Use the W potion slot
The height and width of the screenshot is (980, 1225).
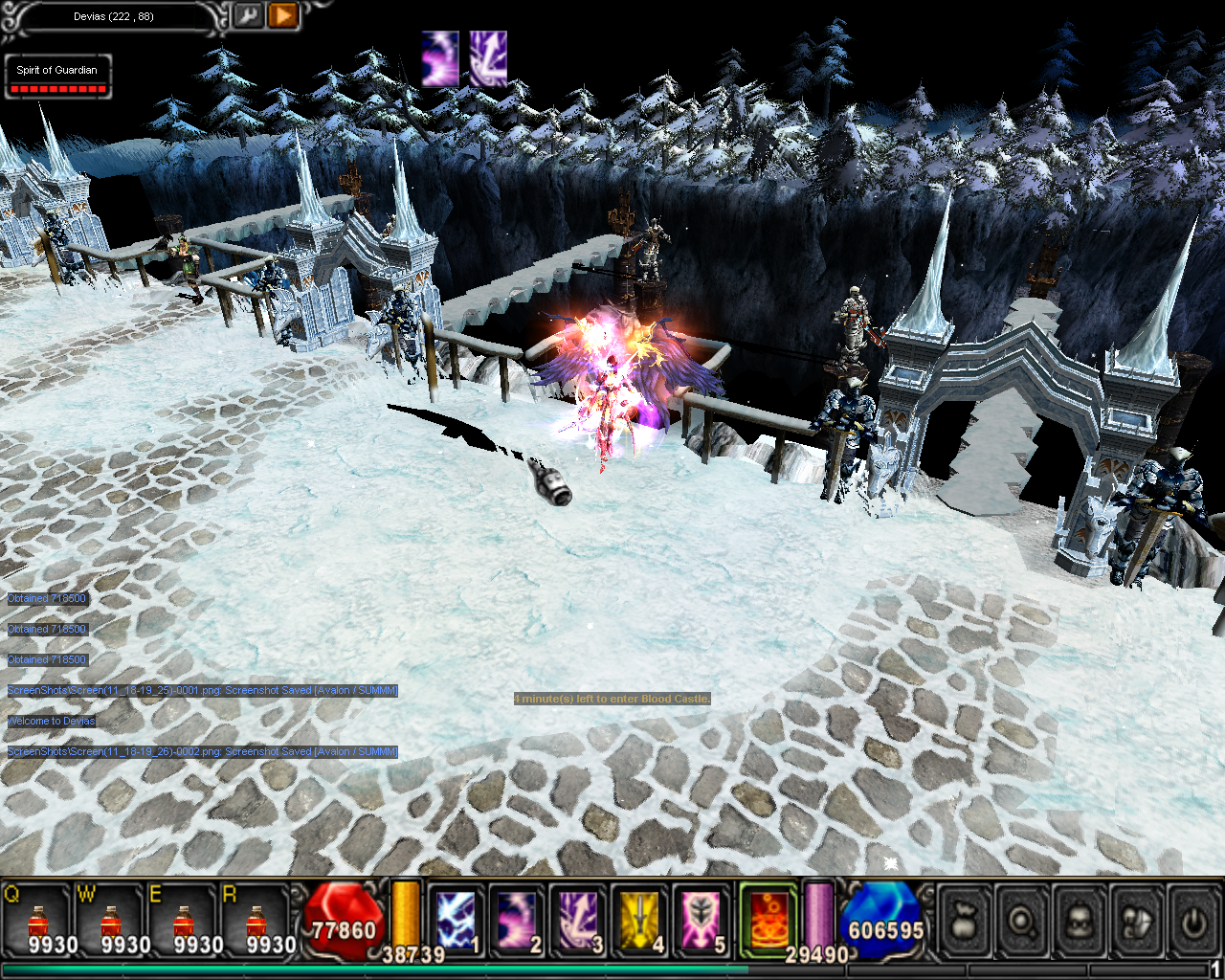(x=111, y=923)
